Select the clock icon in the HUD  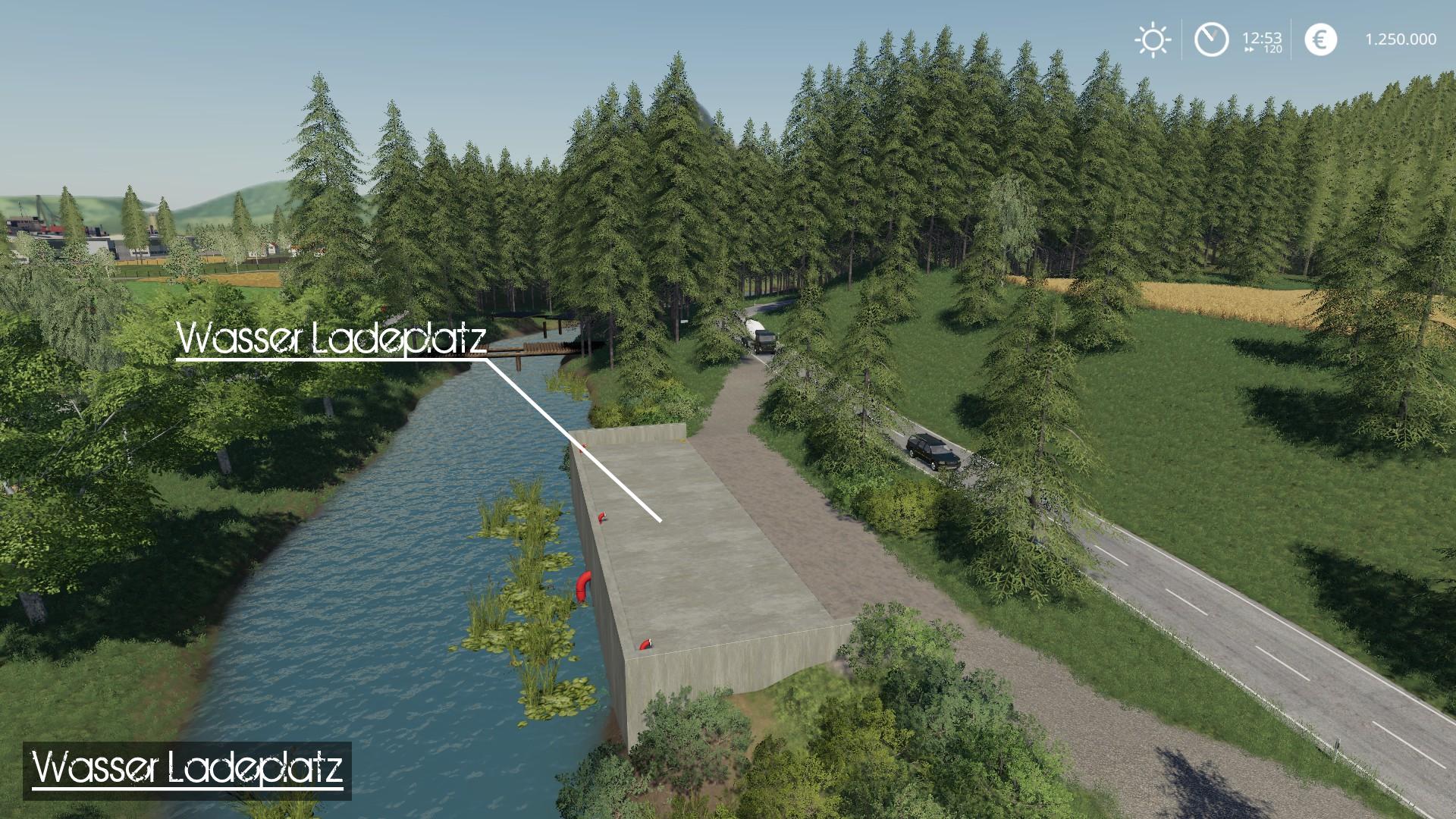pyautogui.click(x=1213, y=39)
